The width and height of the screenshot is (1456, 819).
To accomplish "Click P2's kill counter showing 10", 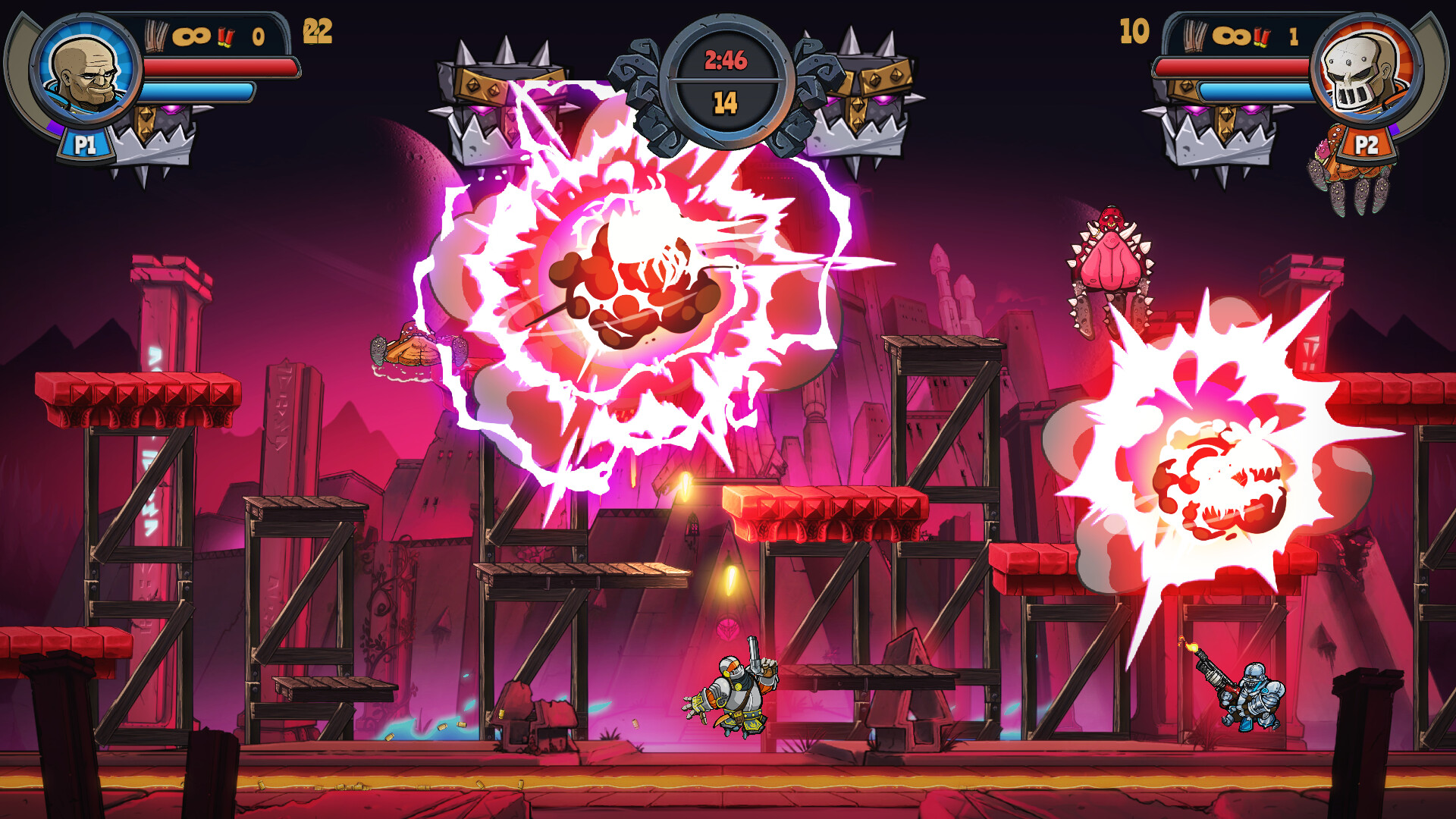I will click(x=1134, y=32).
